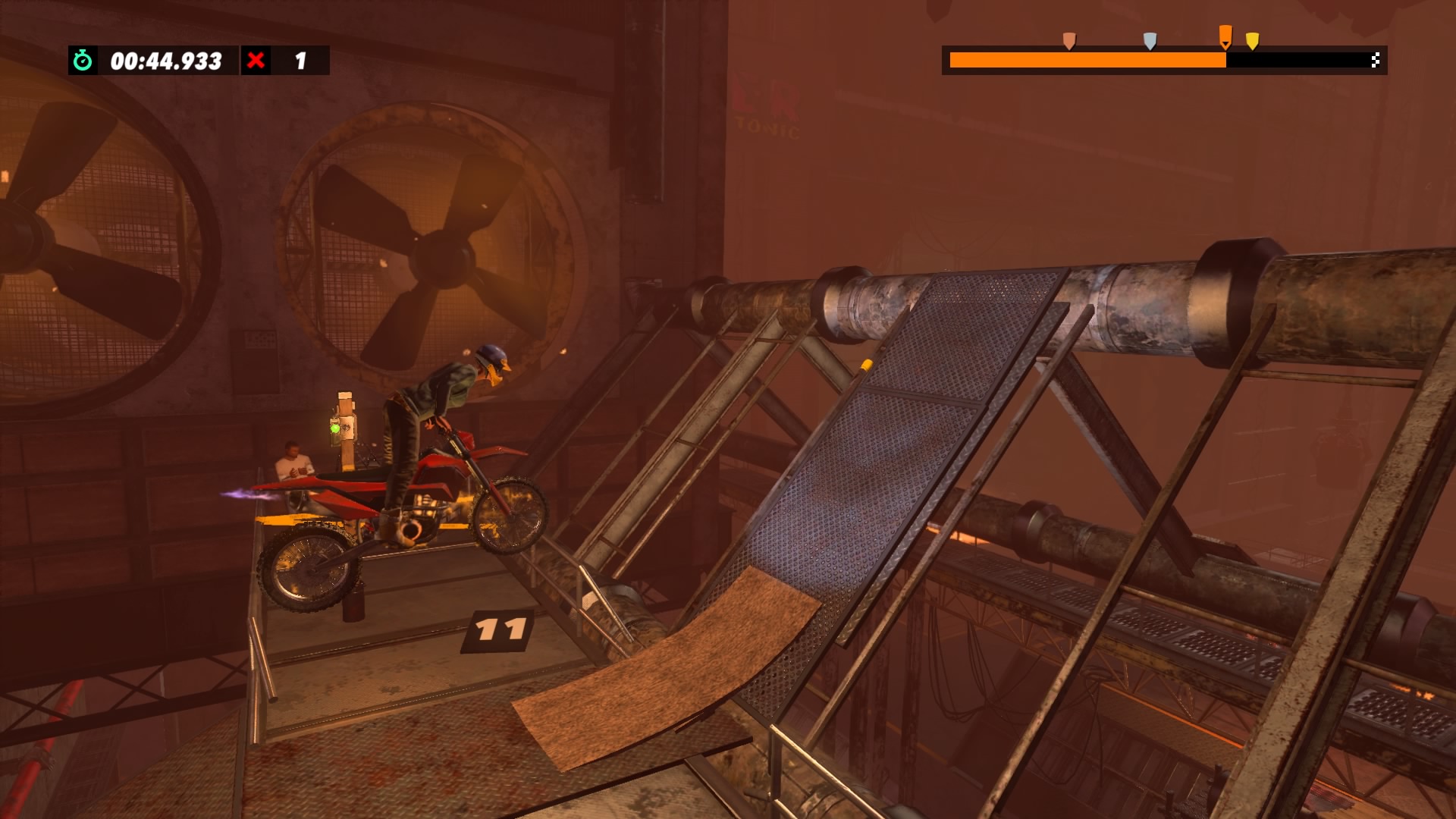The image size is (1456, 819).
Task: Select the orange player position marker
Action: [1225, 36]
